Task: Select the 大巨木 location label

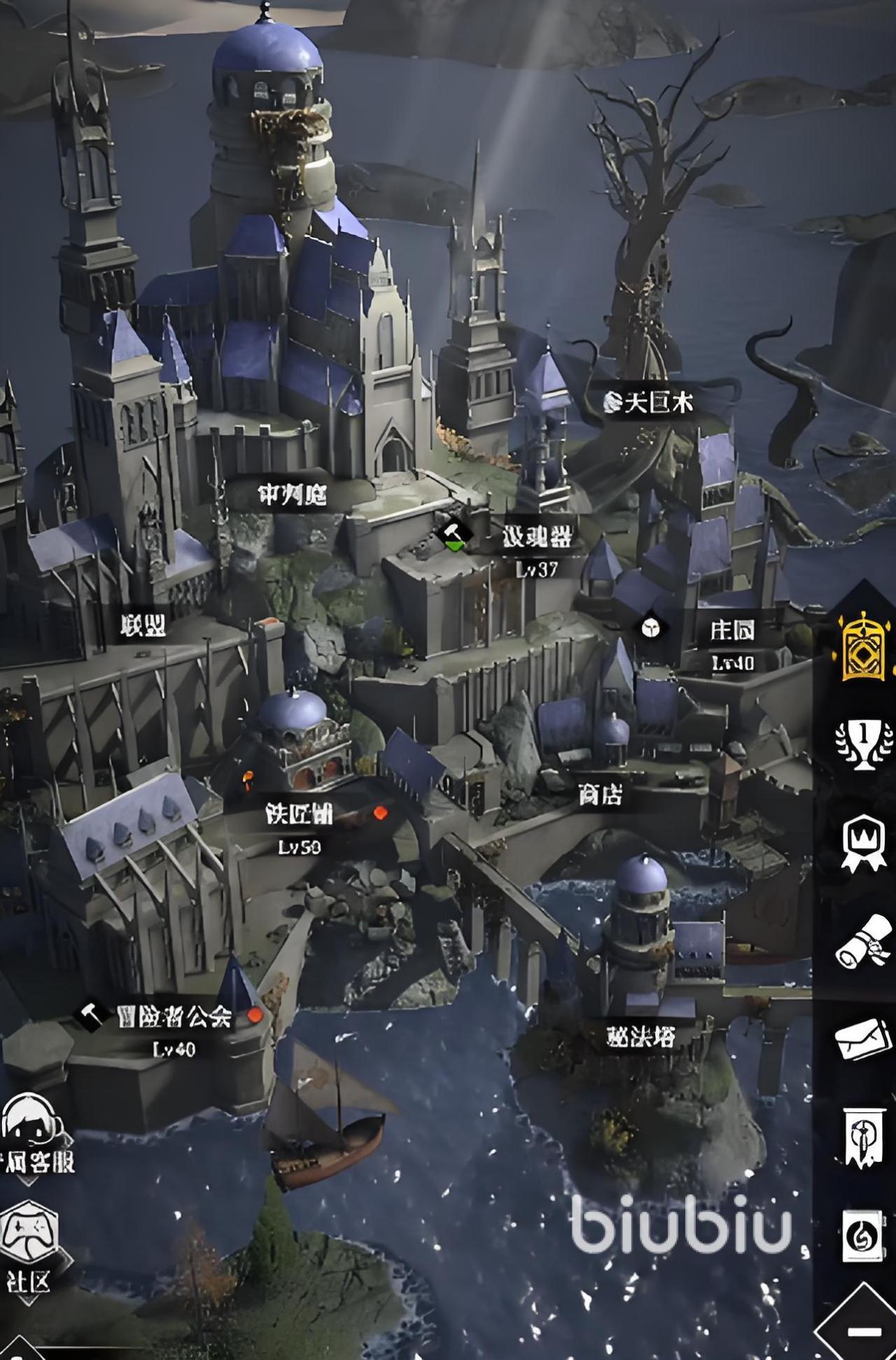Action: (x=650, y=402)
